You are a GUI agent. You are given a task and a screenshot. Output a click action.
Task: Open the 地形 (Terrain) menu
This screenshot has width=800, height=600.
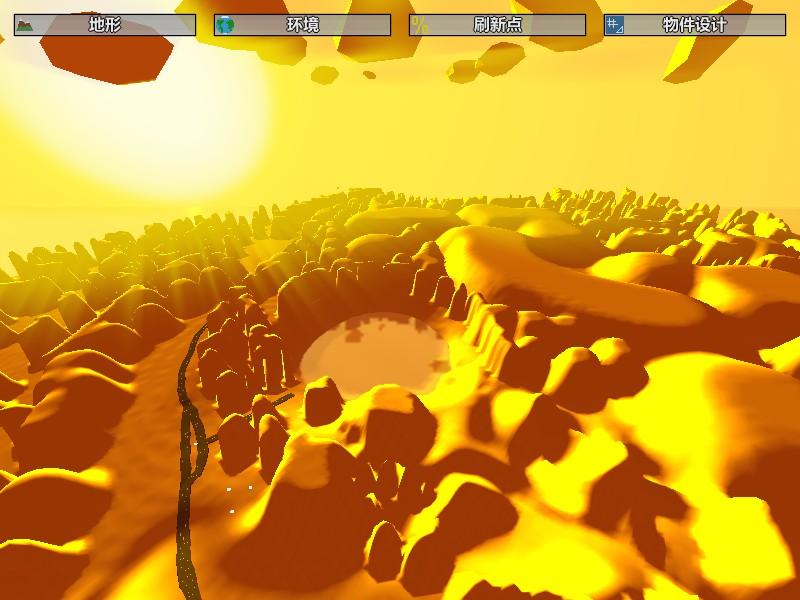(105, 25)
